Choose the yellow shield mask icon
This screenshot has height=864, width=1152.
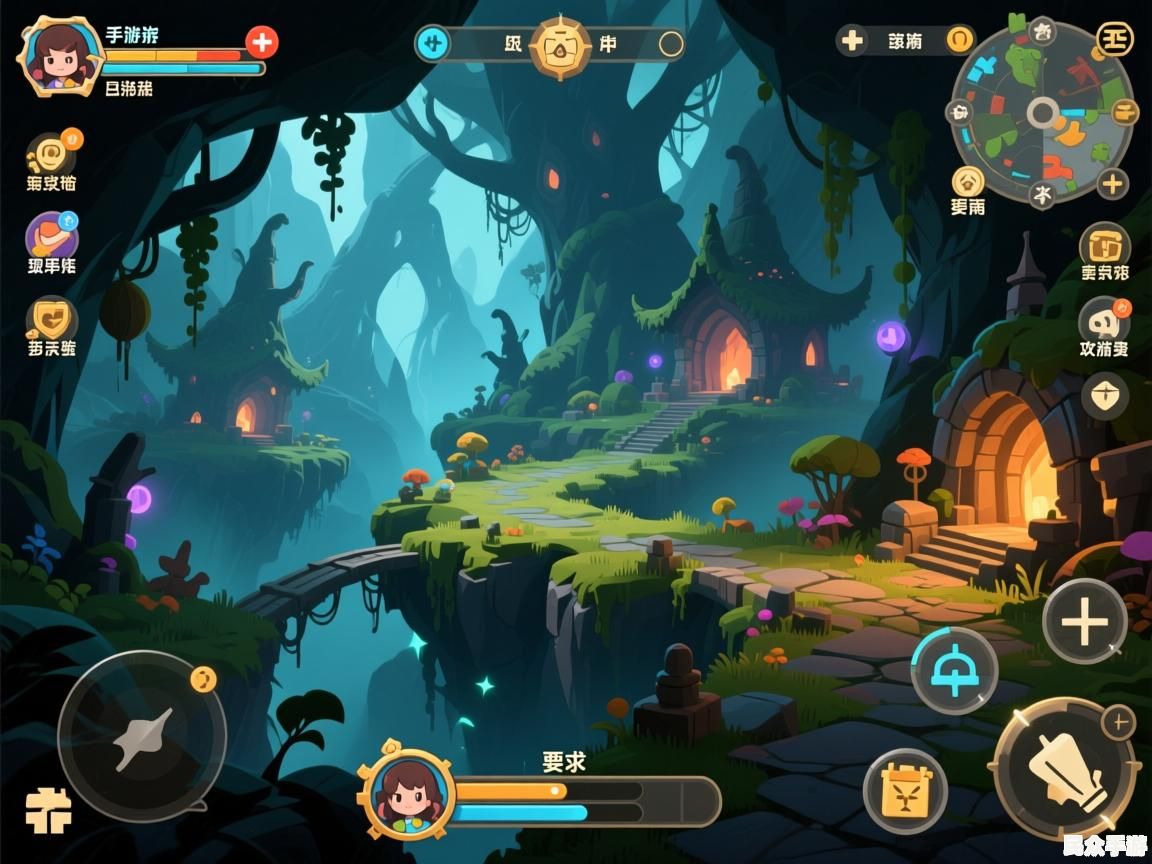51,320
